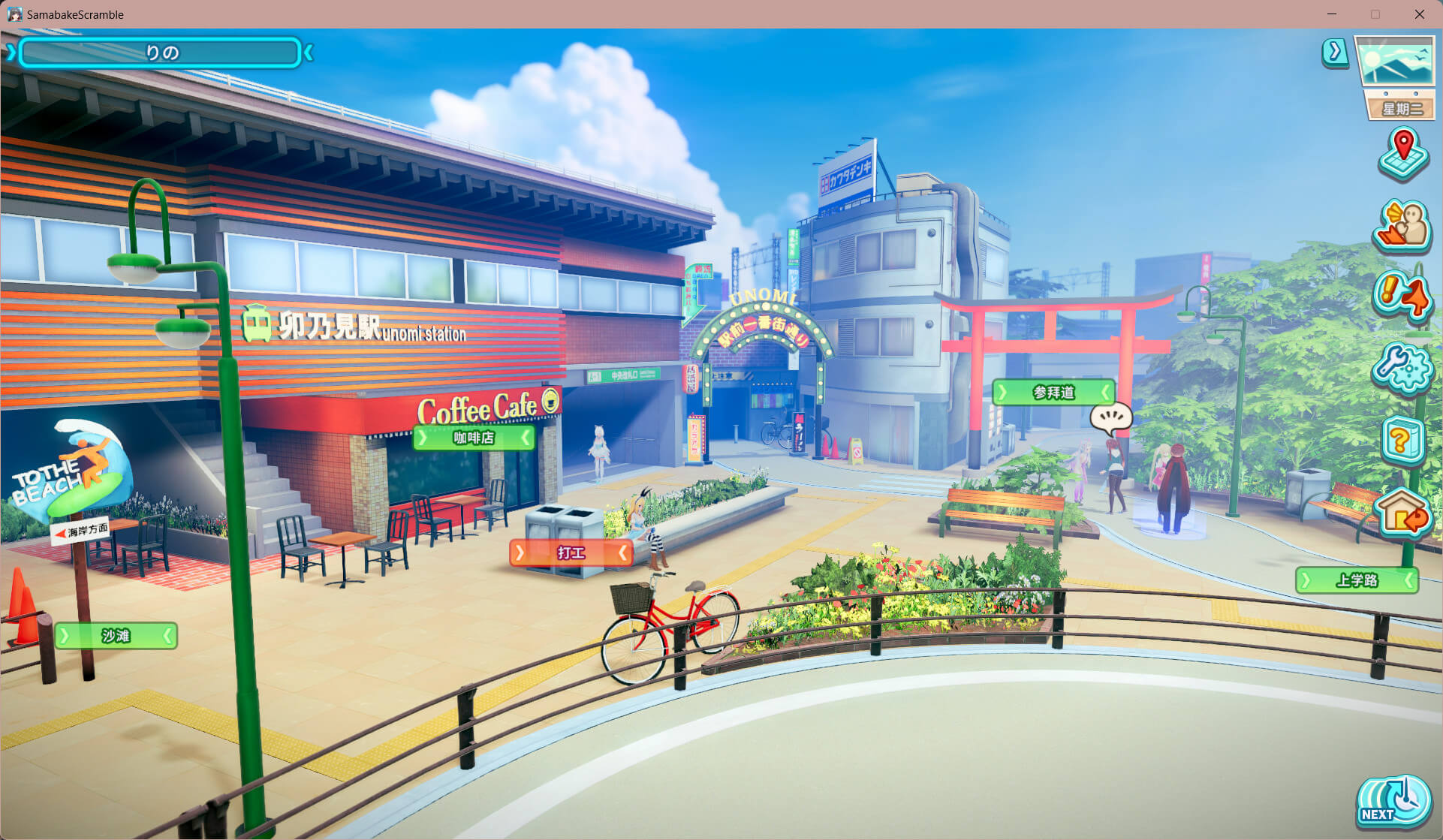The height and width of the screenshot is (840, 1443).
Task: Select the 打工 part-time job label
Action: coord(571,553)
